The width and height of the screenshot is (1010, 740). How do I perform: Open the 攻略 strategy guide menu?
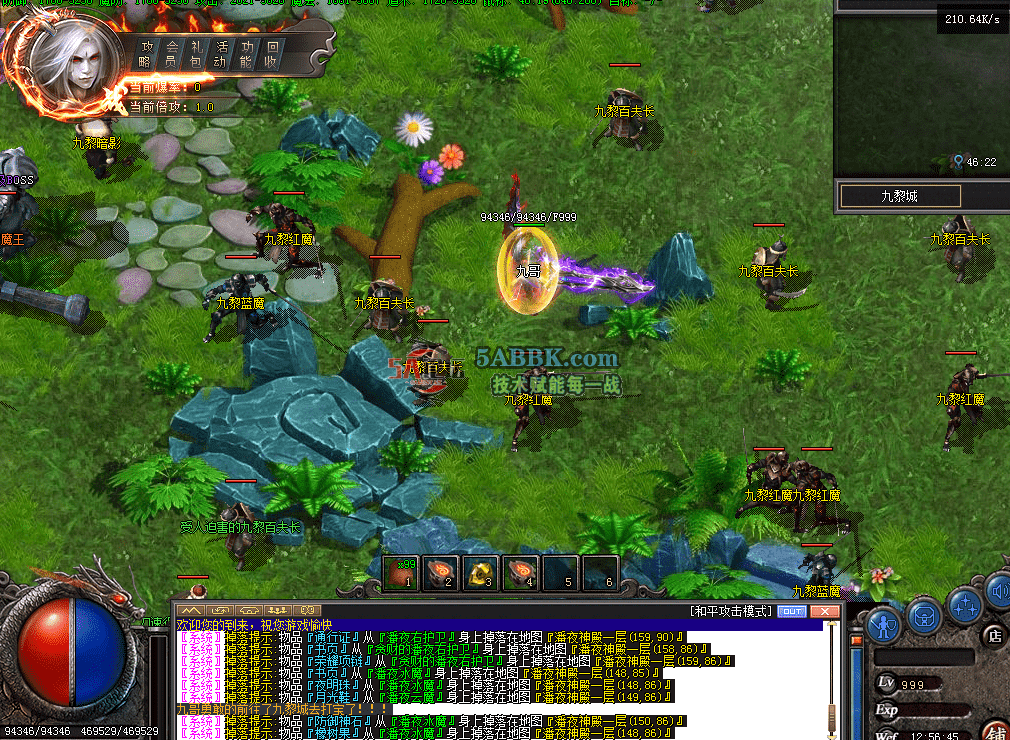[148, 54]
